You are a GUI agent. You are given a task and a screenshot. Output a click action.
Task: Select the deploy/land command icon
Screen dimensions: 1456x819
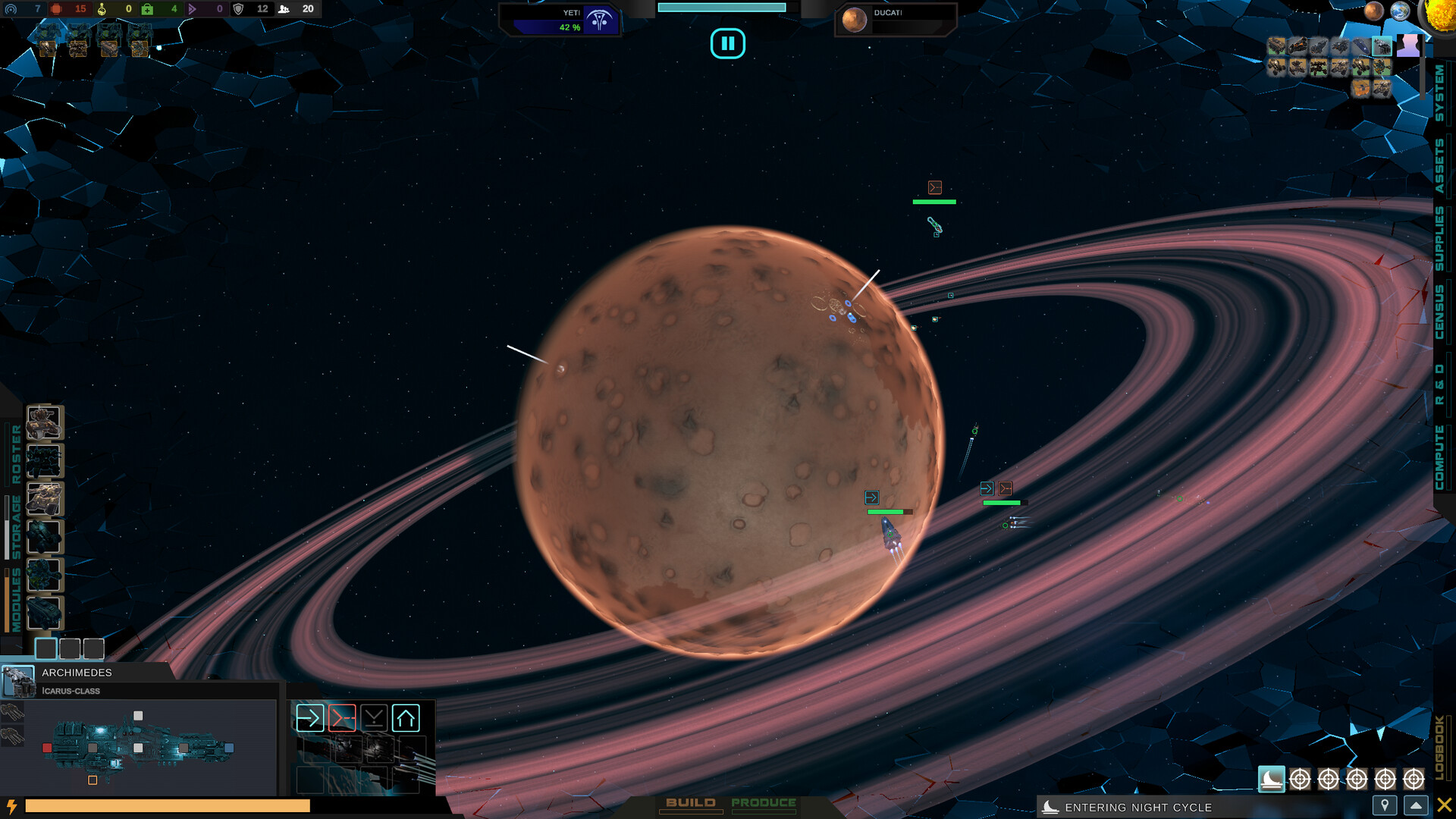[374, 718]
